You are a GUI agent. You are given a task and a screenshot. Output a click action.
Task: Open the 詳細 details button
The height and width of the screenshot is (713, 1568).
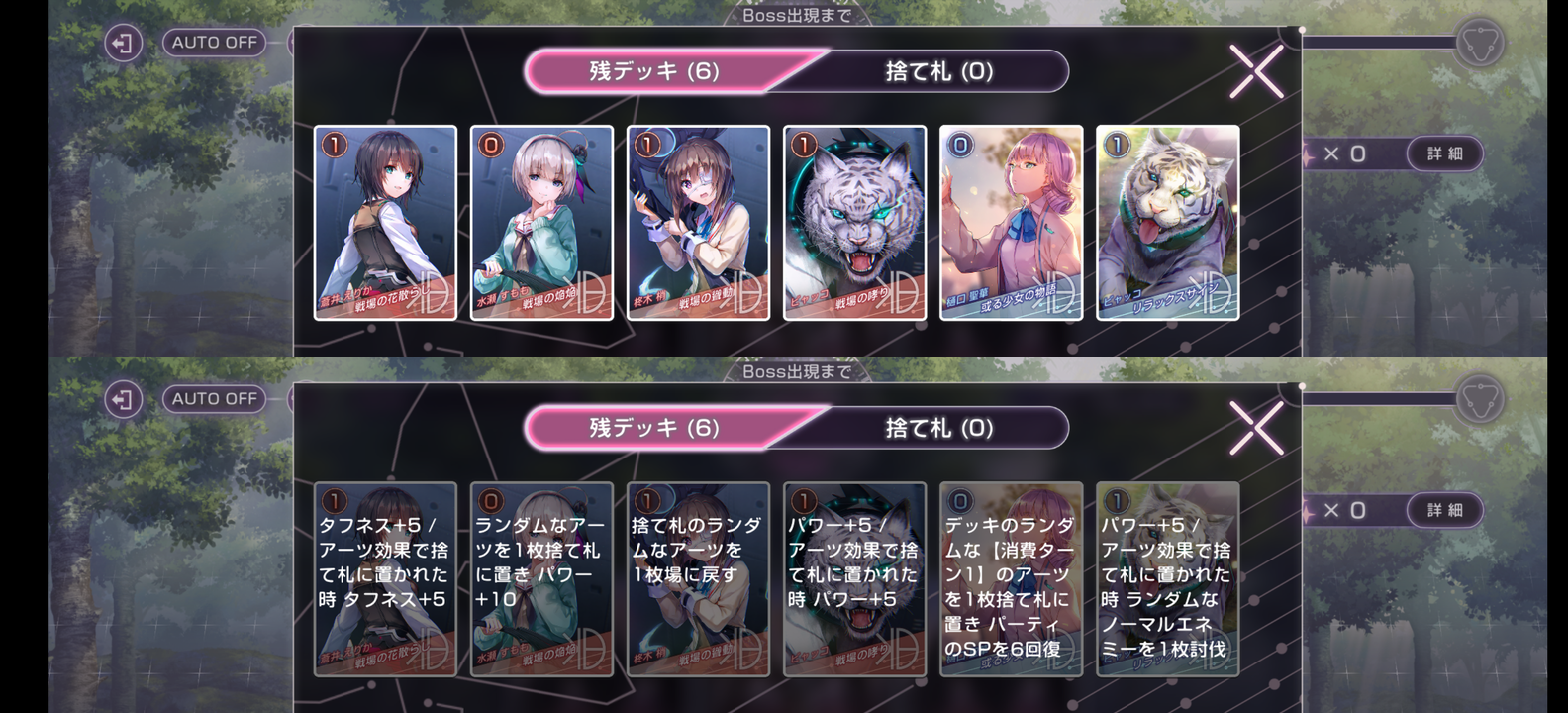pos(1445,153)
